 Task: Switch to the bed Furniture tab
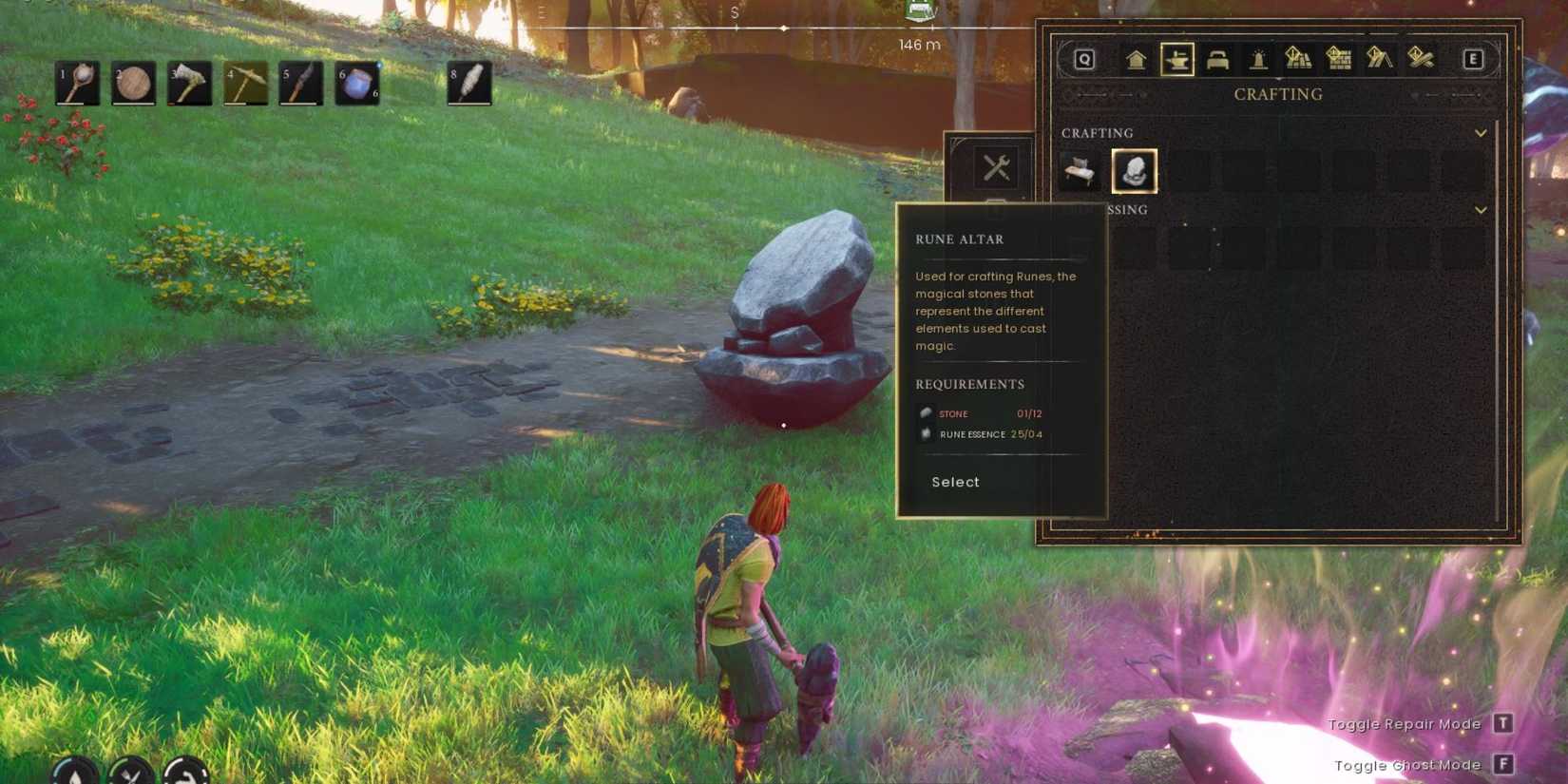(1217, 59)
